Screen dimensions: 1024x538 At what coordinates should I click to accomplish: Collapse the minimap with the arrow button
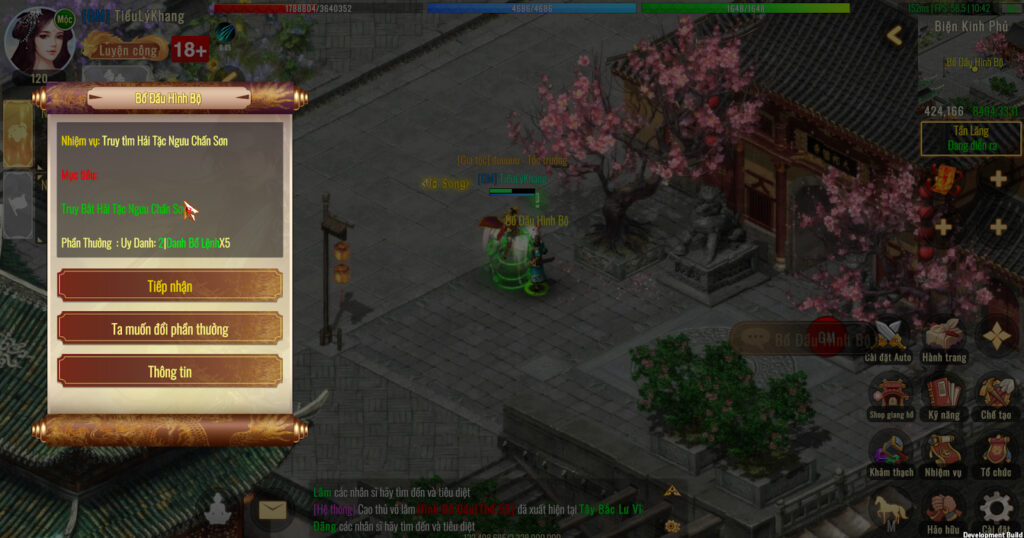coord(895,36)
